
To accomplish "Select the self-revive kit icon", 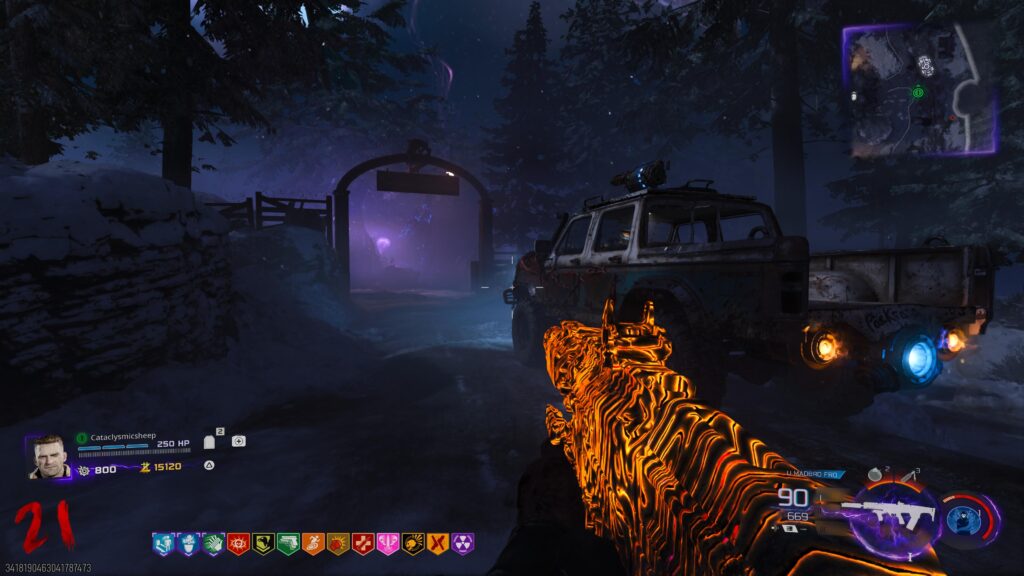I will [238, 441].
